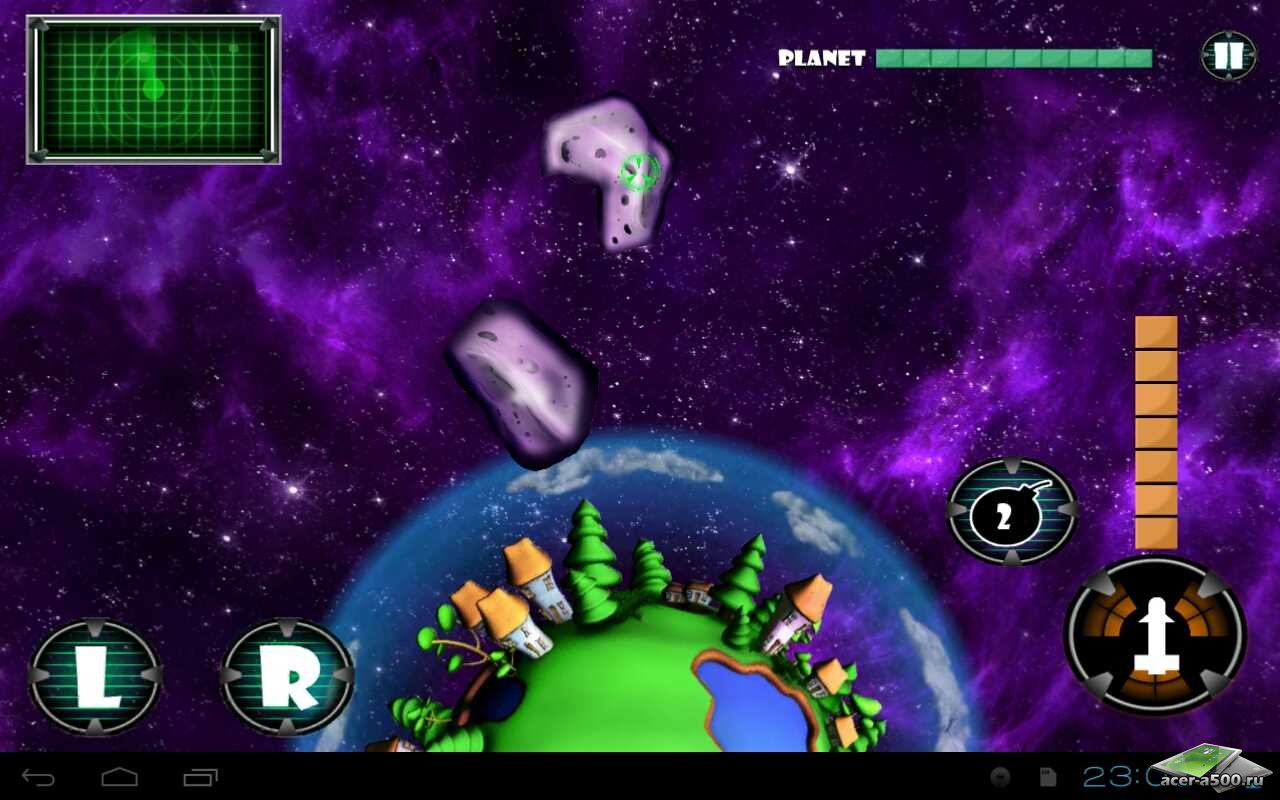Screen dimensions: 1280x800
Task: Fire a missile with the rocket button
Action: click(1155, 635)
